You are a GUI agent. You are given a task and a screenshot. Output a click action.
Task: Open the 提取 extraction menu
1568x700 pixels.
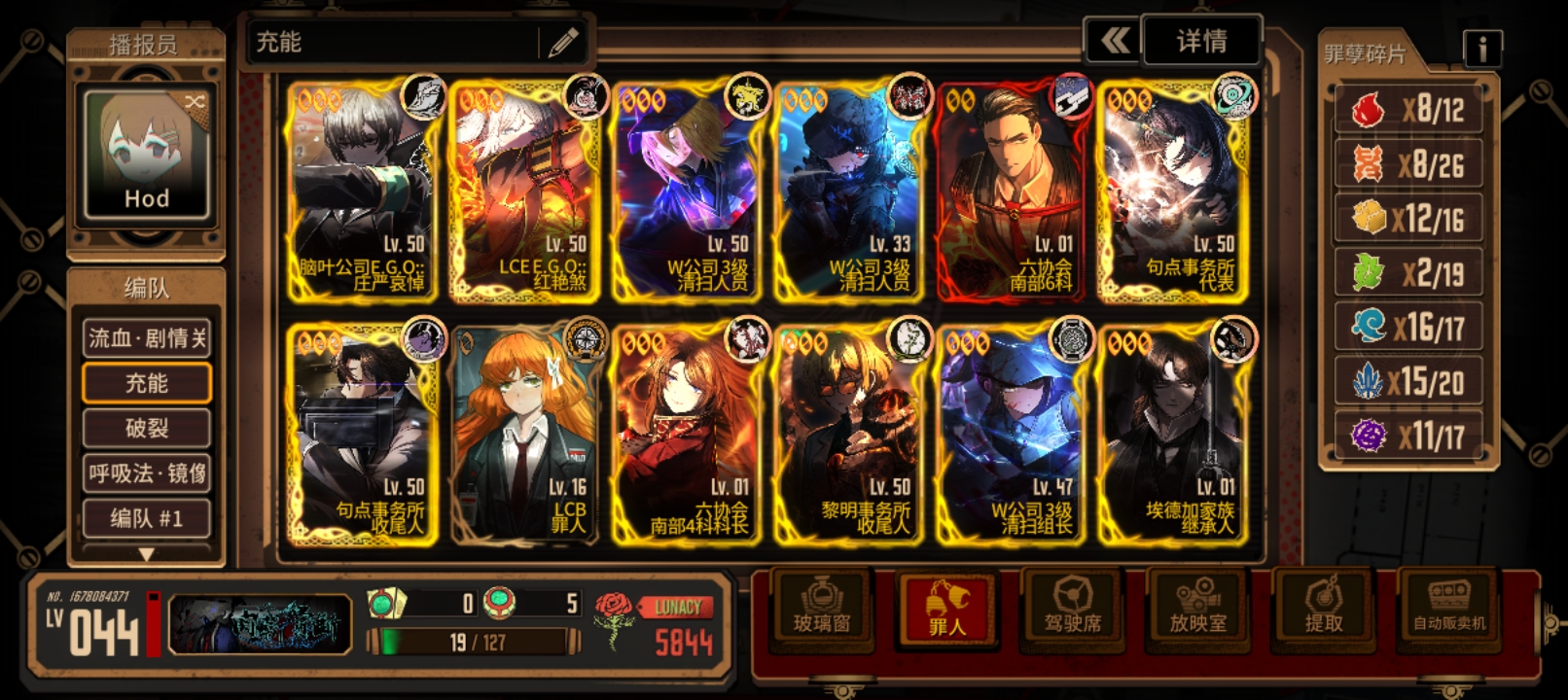coord(1324,607)
